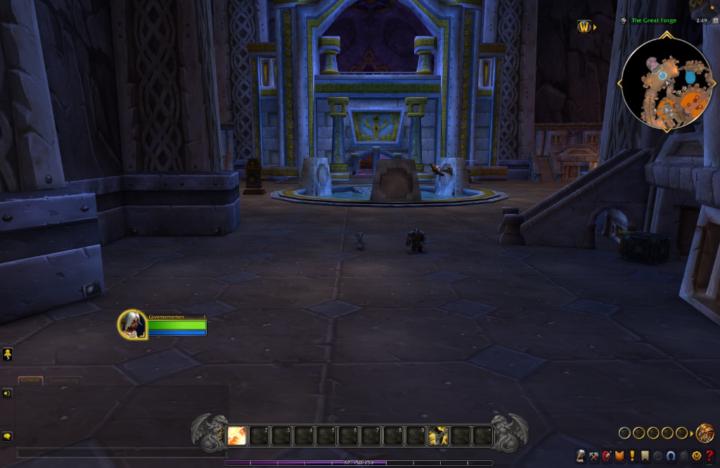Expand the gold W icon near the minimap
The height and width of the screenshot is (468, 720).
click(585, 27)
